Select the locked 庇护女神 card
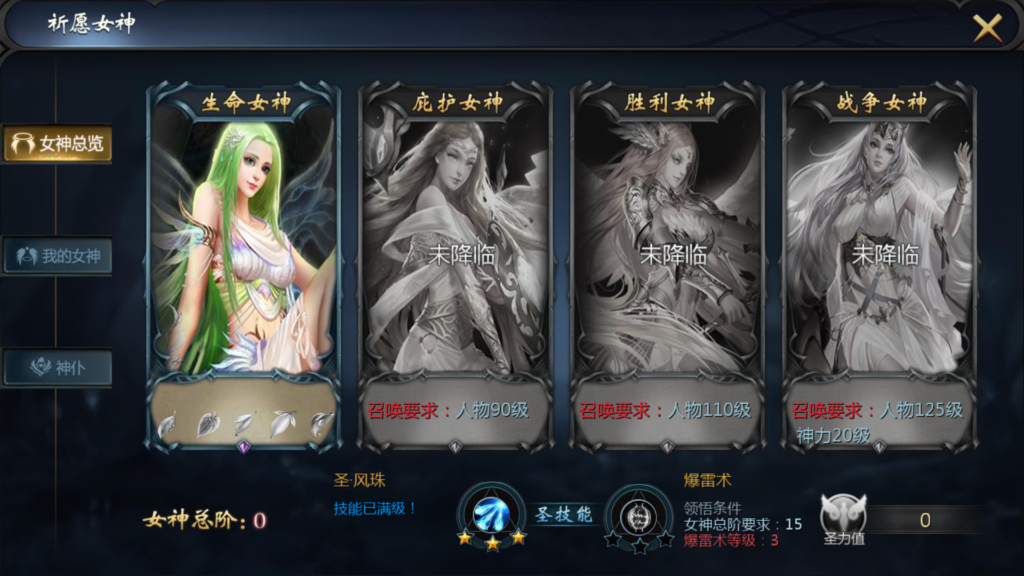The height and width of the screenshot is (576, 1024). tap(455, 250)
